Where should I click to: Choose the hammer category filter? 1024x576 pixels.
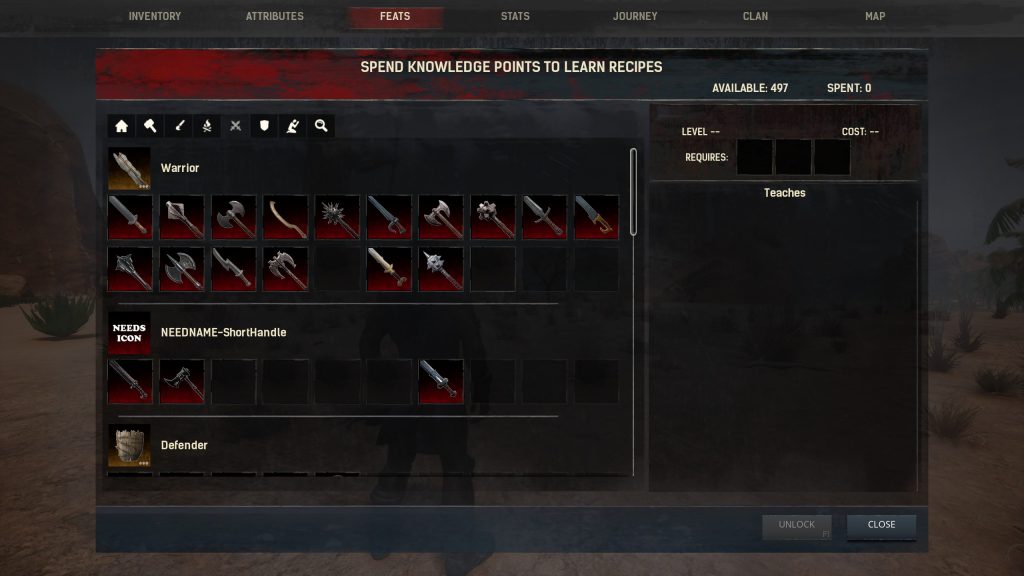click(x=150, y=126)
